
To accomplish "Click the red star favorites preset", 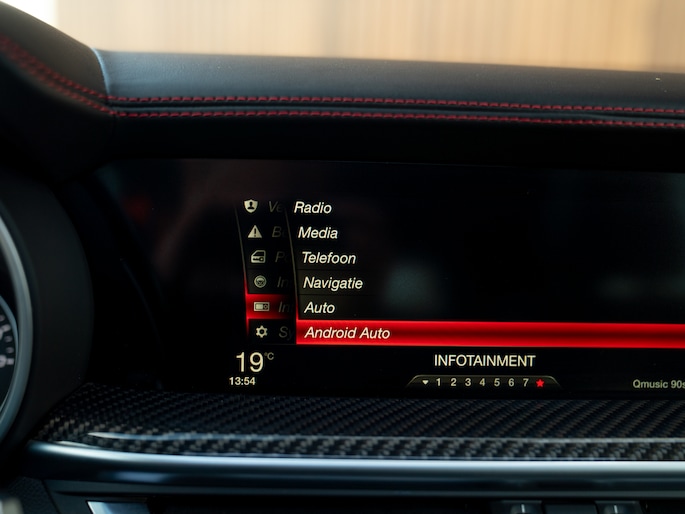I will (540, 382).
